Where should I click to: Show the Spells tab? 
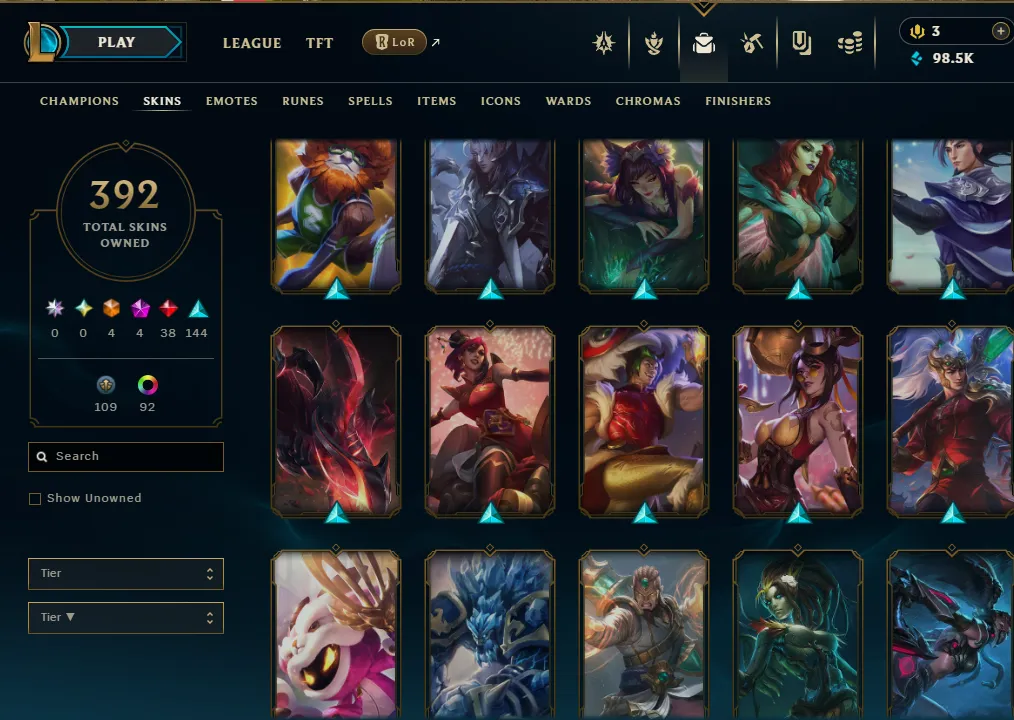coord(370,101)
